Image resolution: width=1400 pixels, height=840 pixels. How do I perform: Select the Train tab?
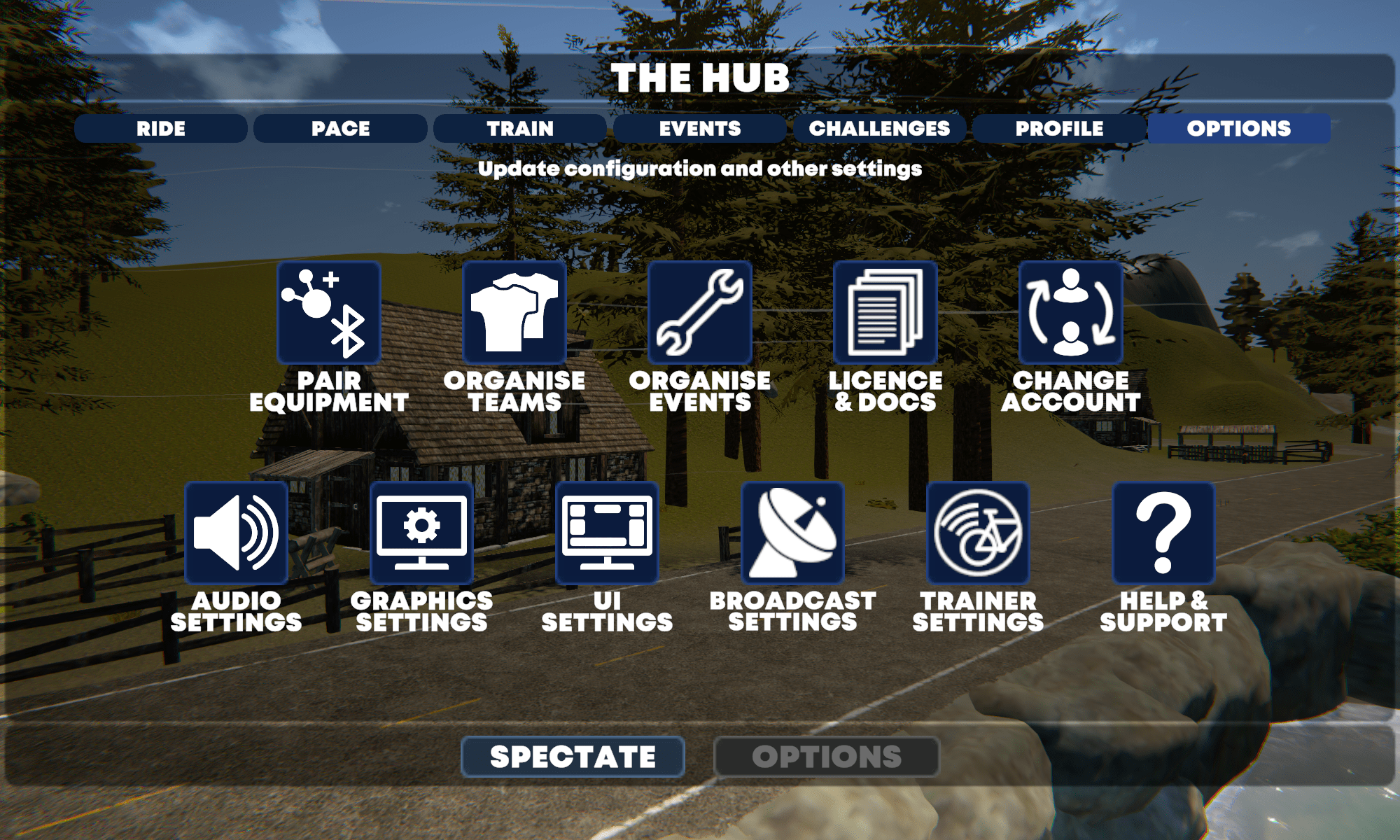pyautogui.click(x=520, y=129)
